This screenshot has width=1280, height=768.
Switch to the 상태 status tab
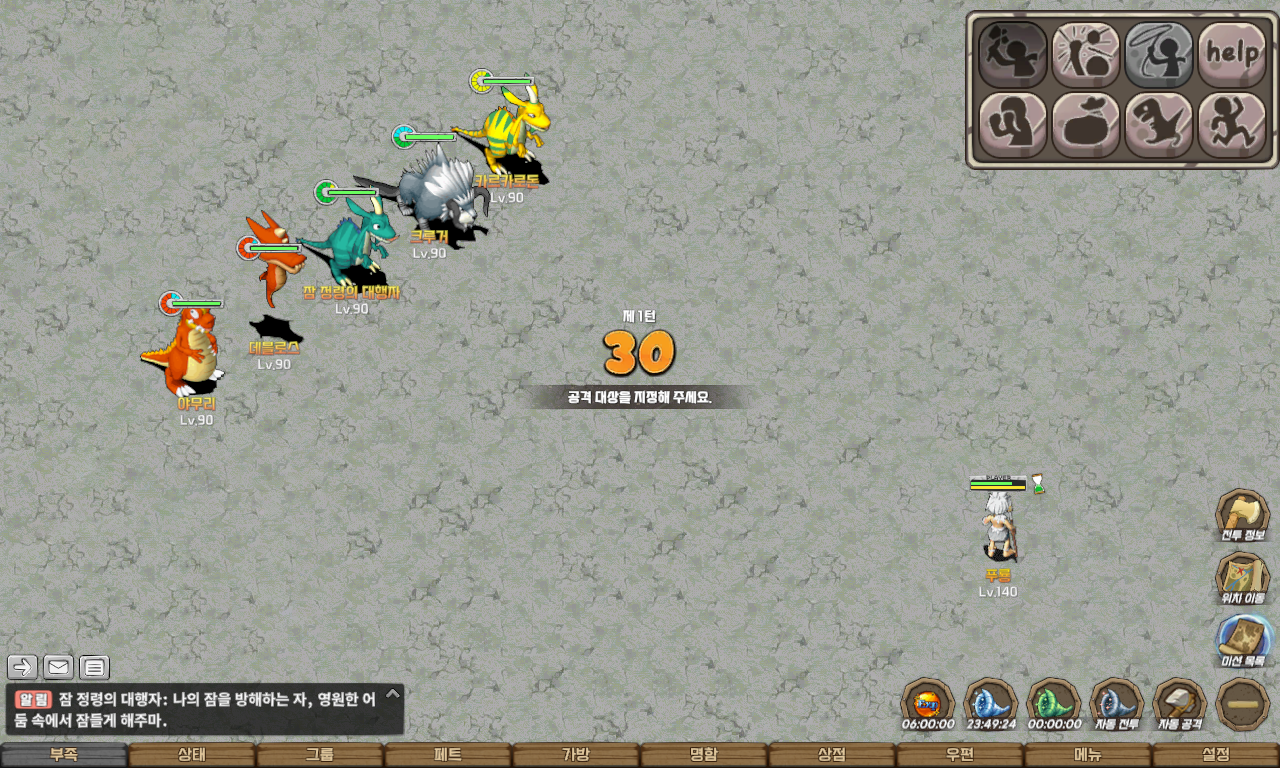pyautogui.click(x=191, y=755)
